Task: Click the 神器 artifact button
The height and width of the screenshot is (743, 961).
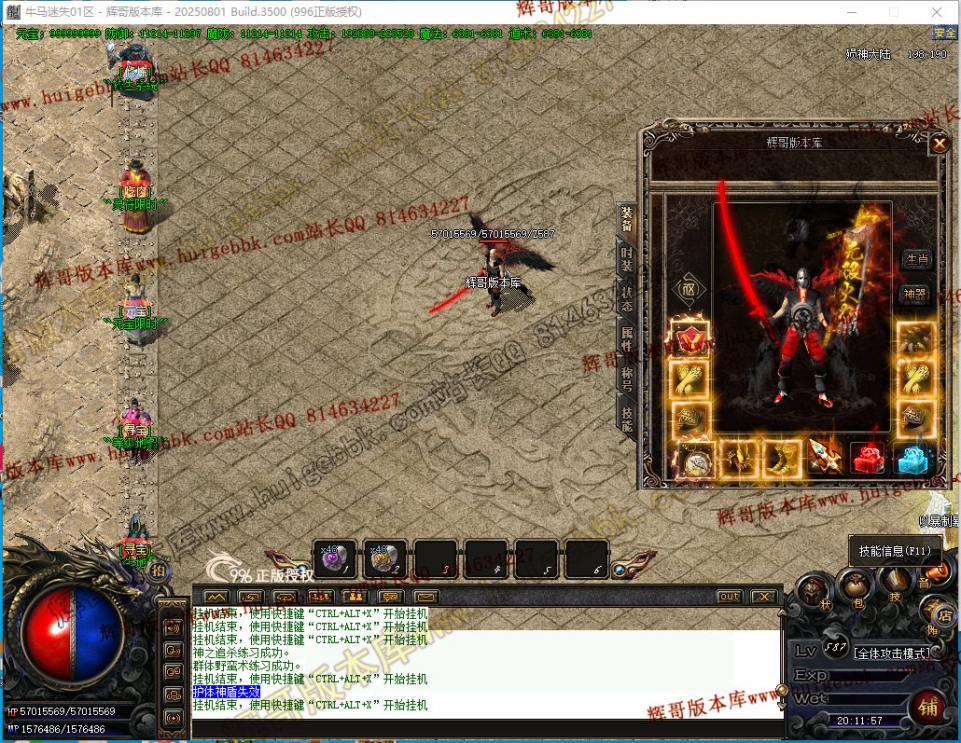Action: [916, 294]
